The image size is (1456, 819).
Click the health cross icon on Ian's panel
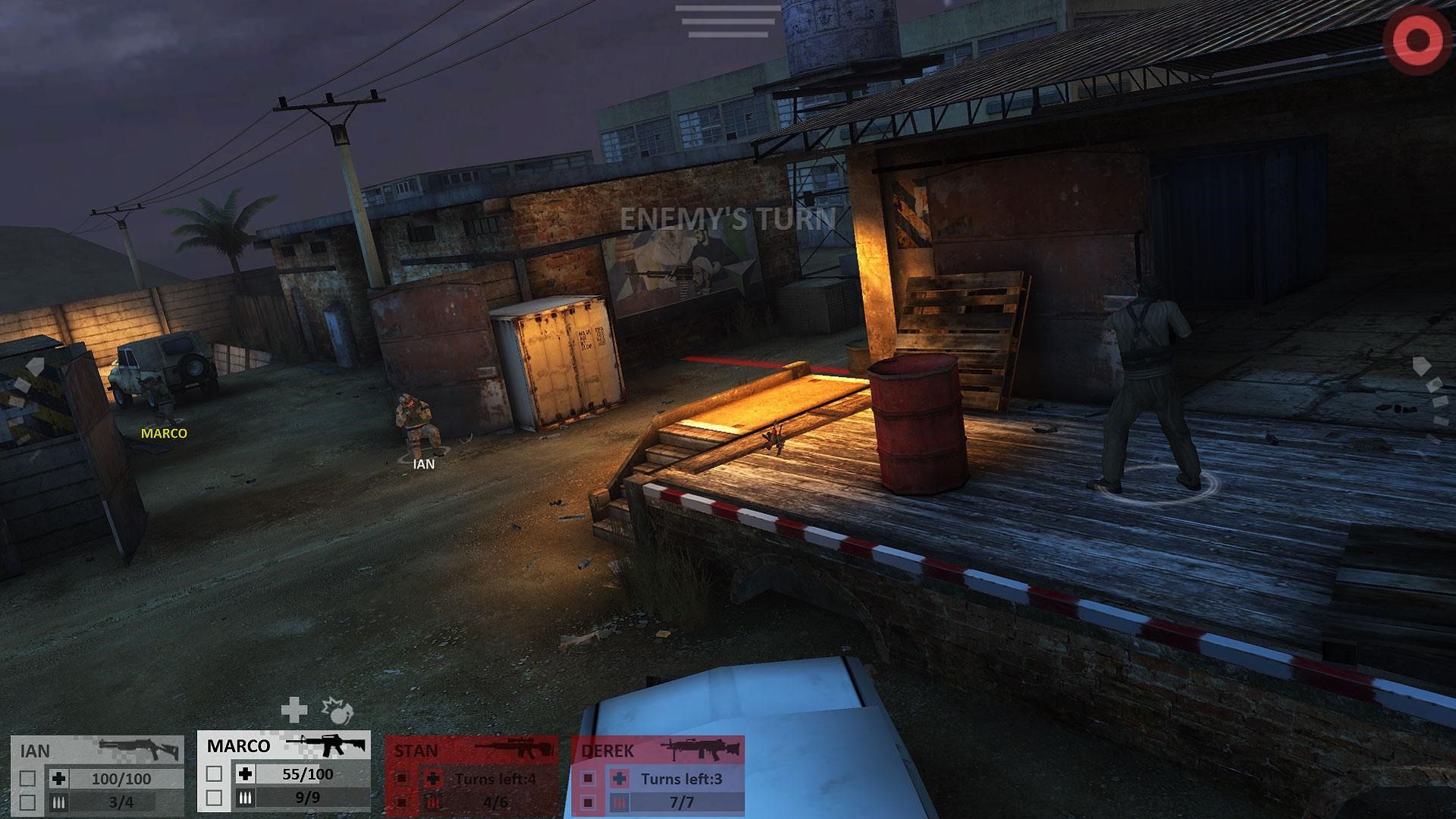(x=58, y=778)
